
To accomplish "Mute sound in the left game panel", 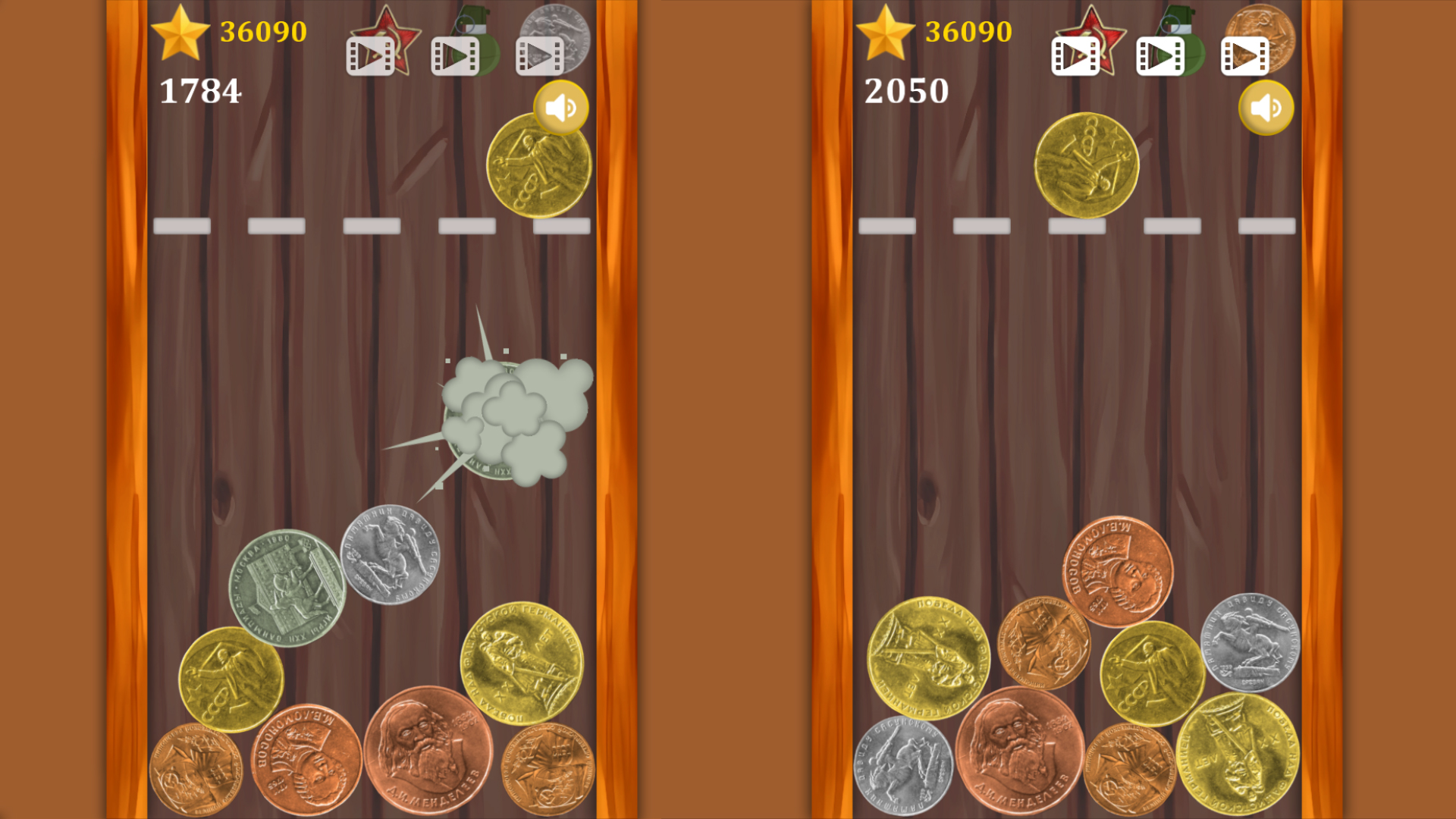I will click(x=561, y=107).
